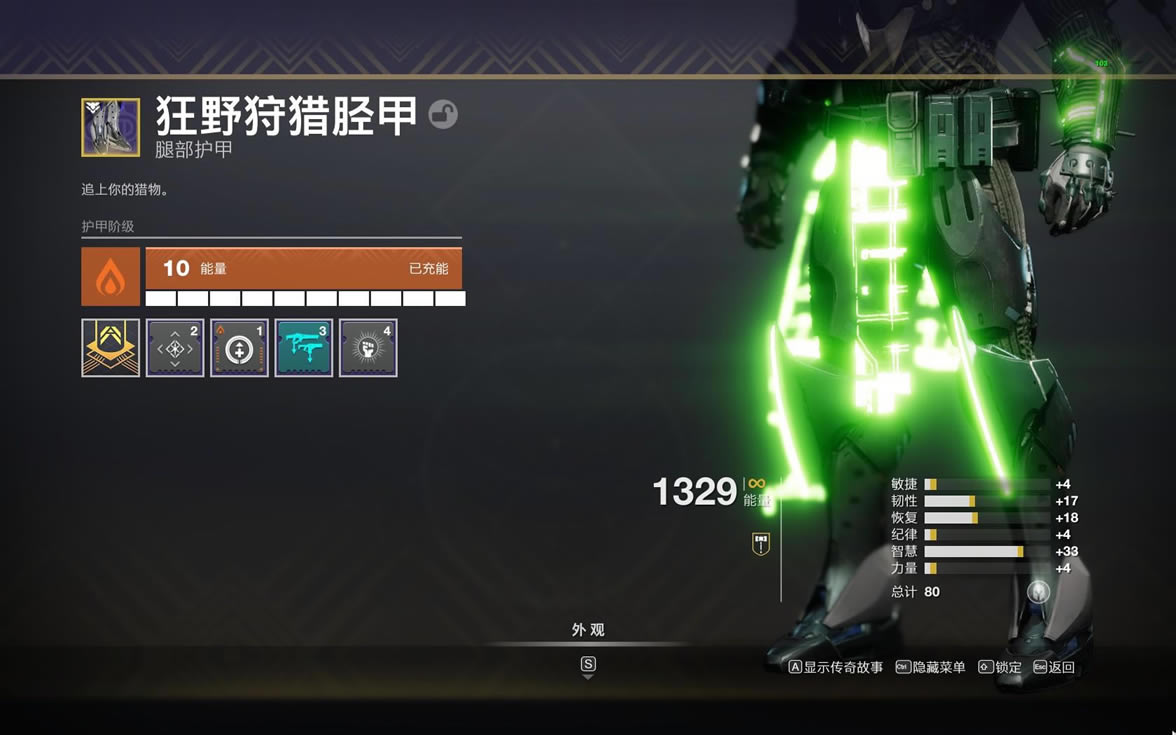
Task: Select the teal twin-guns mod costing 3
Action: (304, 348)
